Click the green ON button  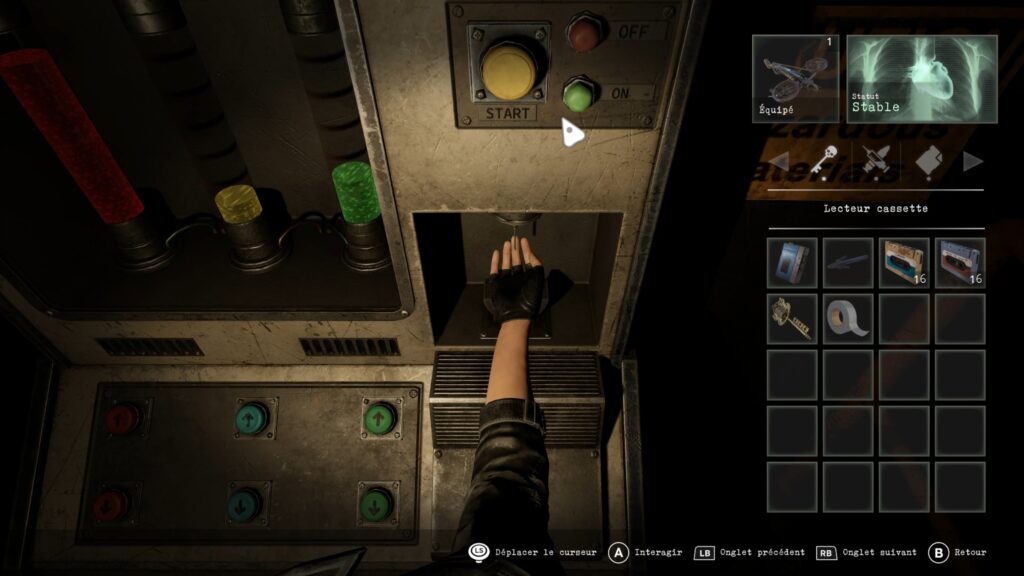tap(578, 94)
